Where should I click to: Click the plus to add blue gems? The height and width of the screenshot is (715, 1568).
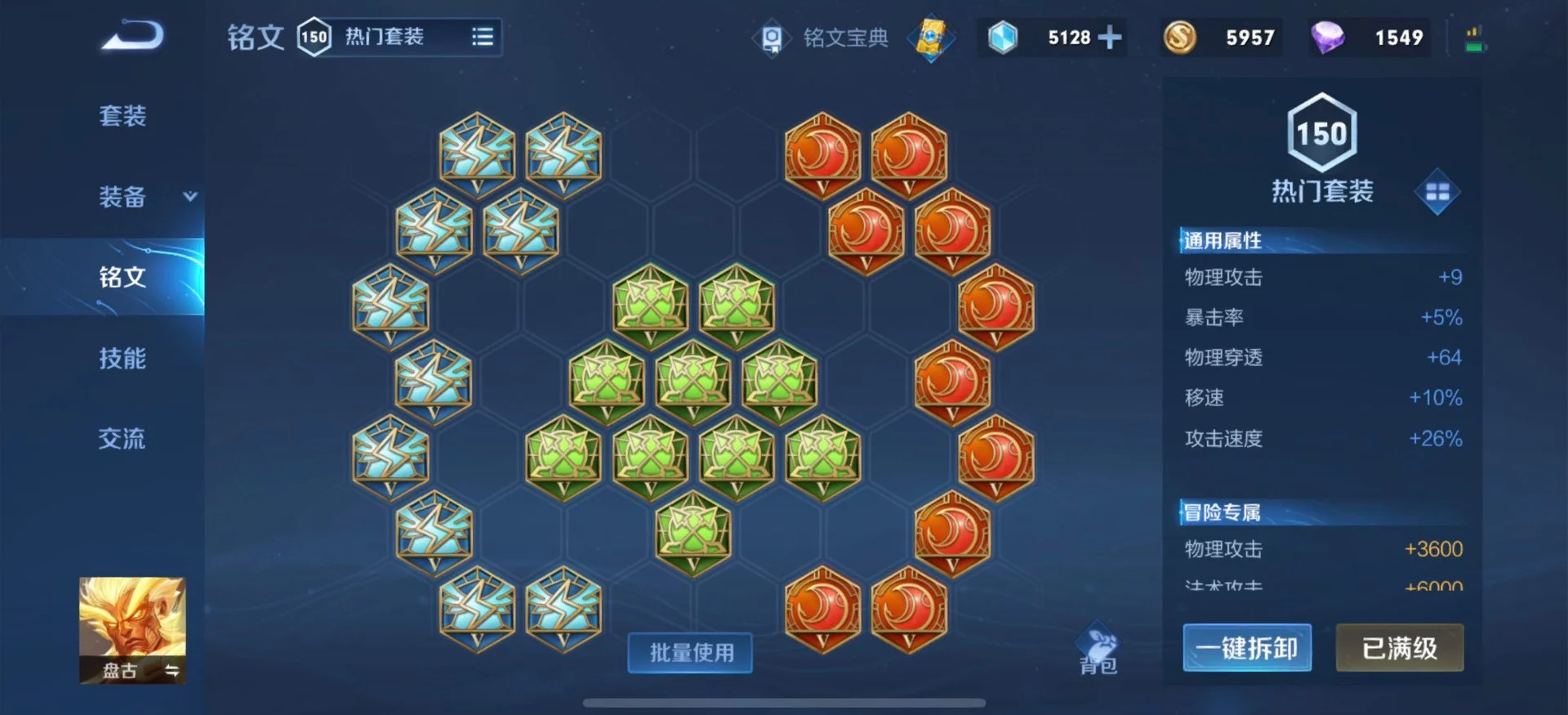[1111, 38]
